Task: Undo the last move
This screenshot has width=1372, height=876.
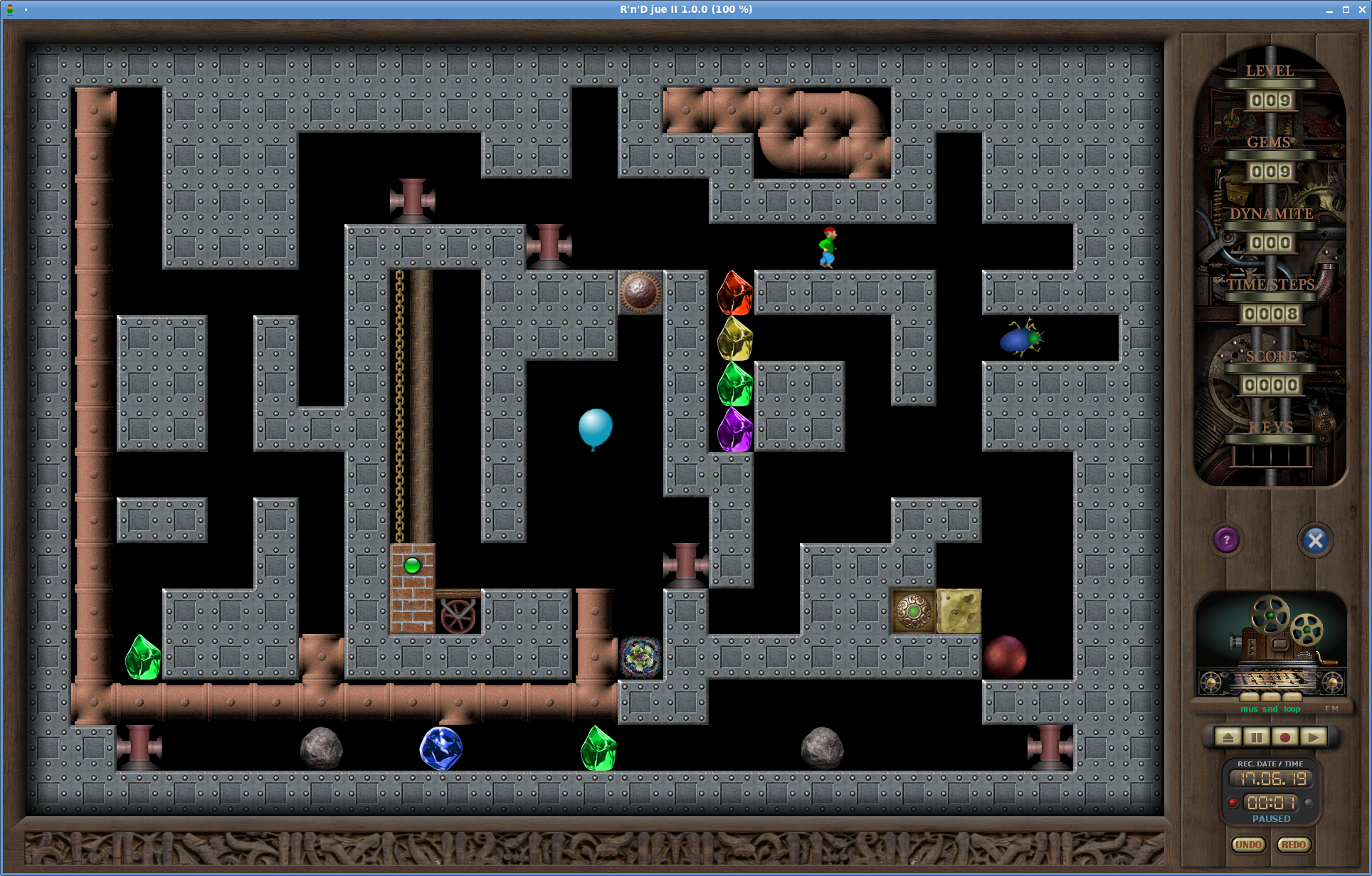Action: tap(1248, 845)
